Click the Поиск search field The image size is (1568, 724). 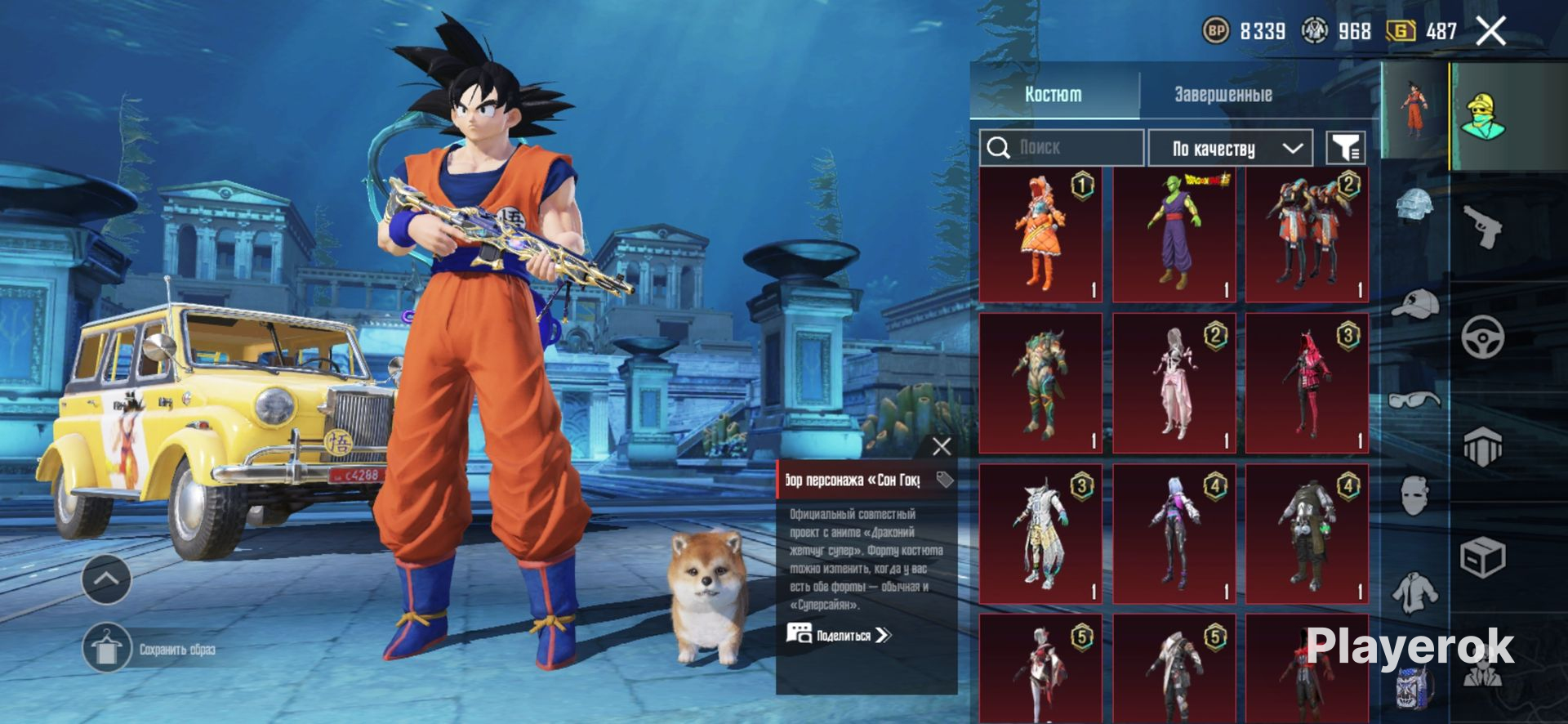[1062, 148]
